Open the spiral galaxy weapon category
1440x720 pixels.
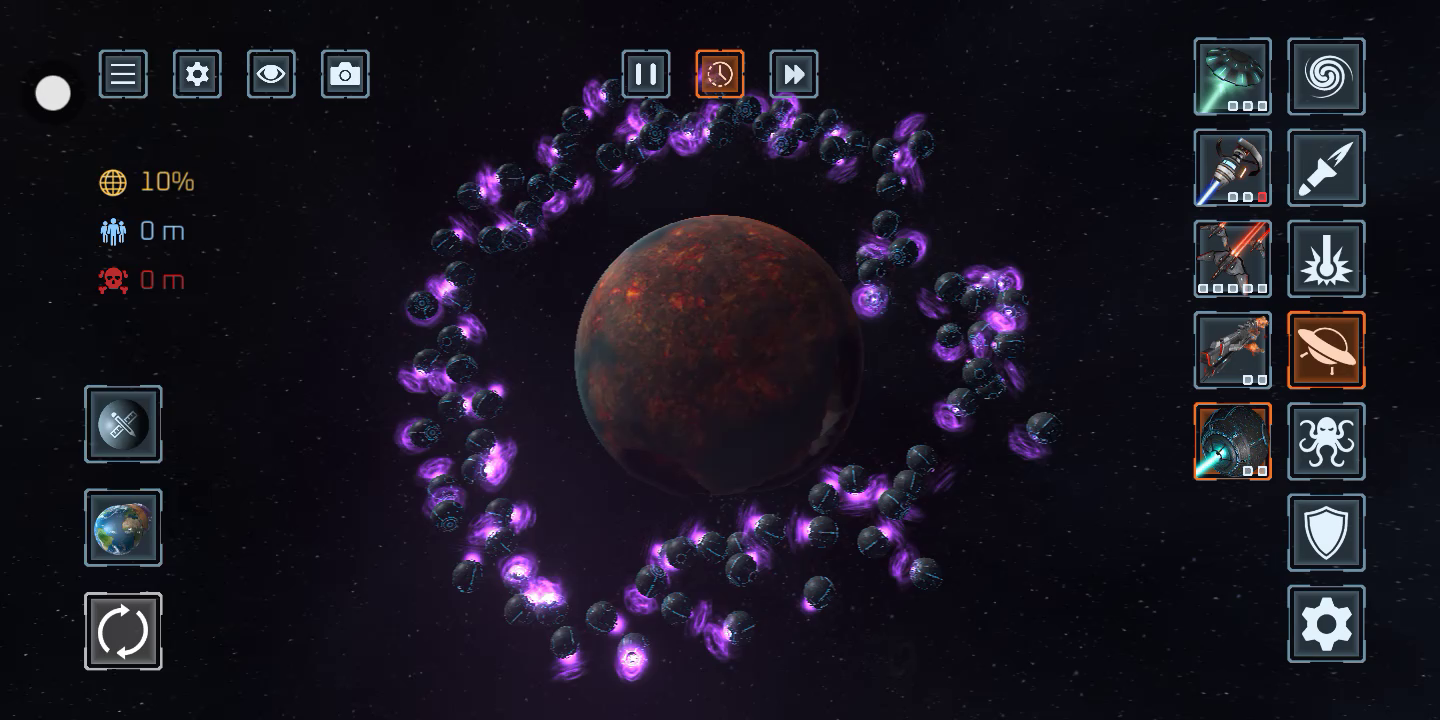pyautogui.click(x=1326, y=77)
